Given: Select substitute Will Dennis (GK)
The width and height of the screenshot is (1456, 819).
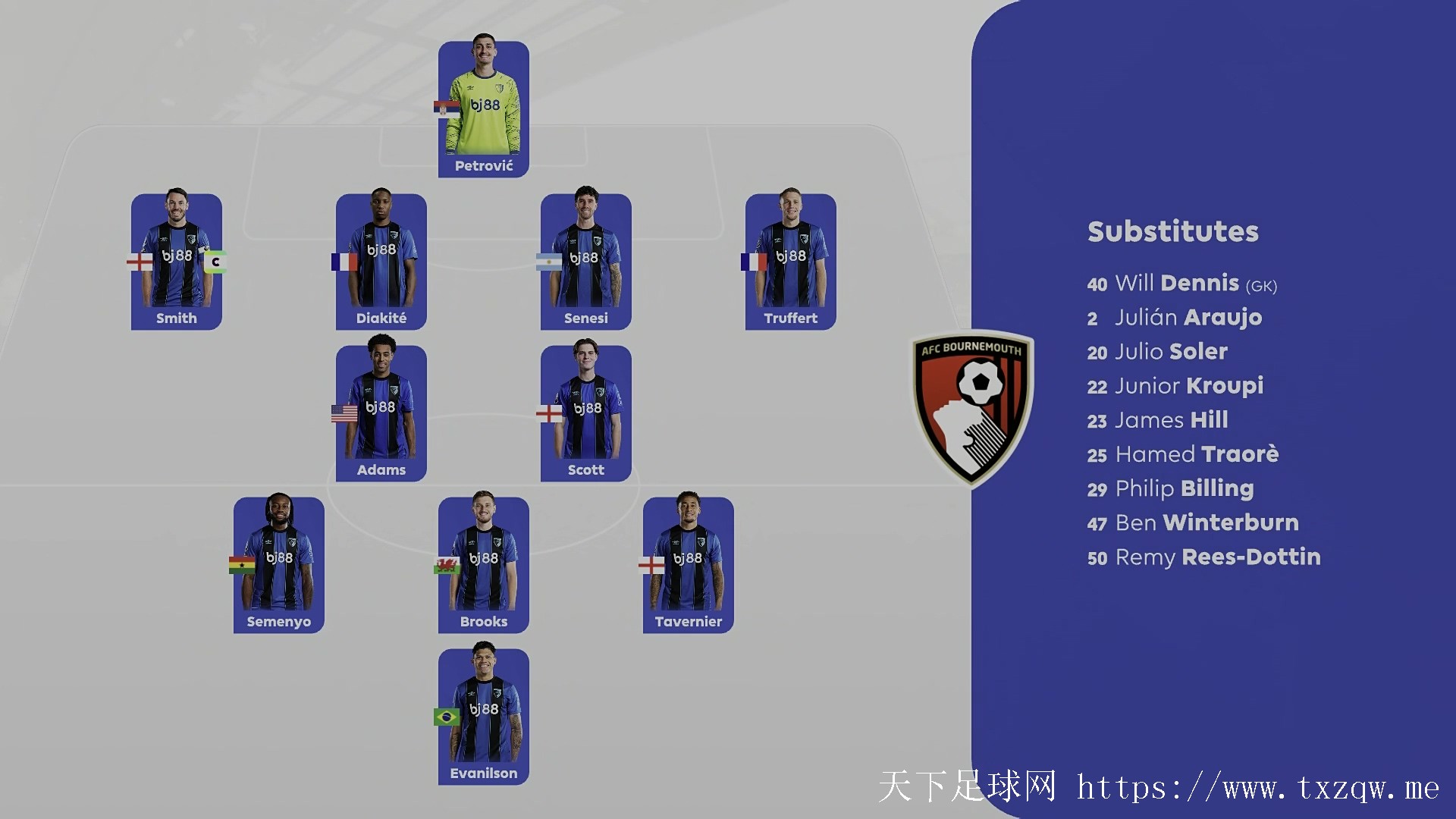Looking at the screenshot, I should (x=1181, y=284).
